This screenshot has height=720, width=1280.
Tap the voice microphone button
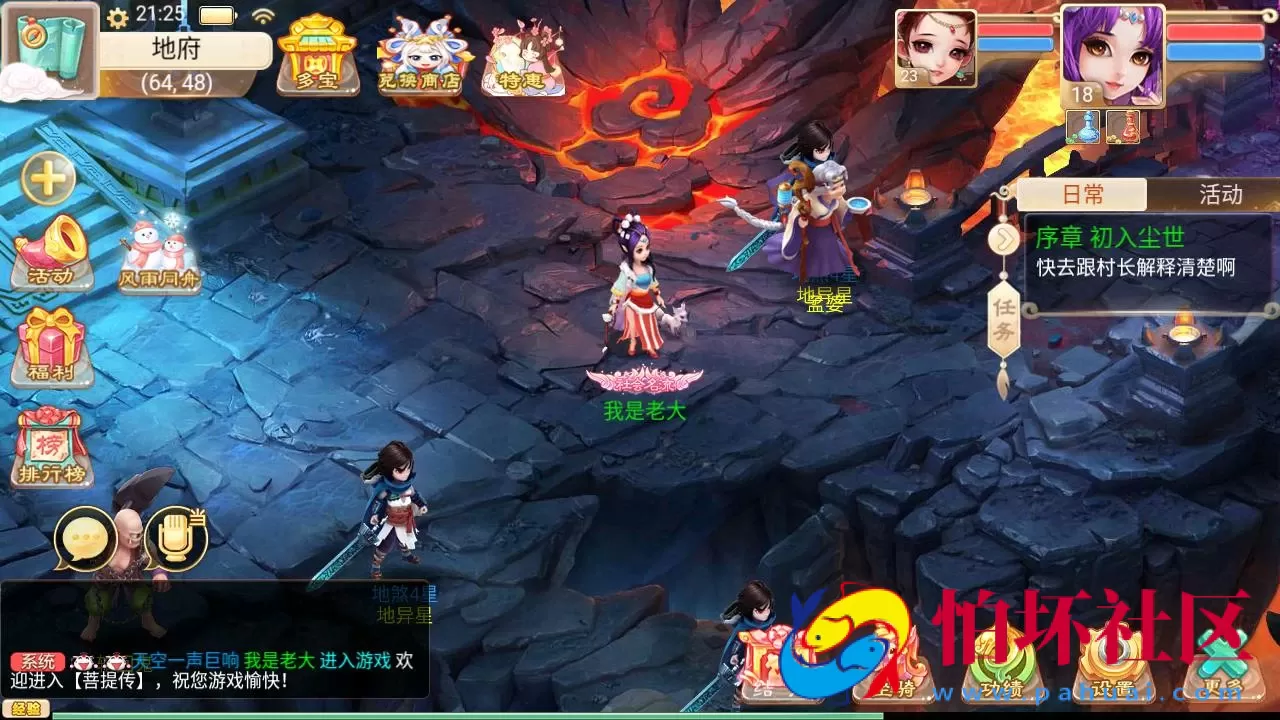tap(176, 539)
